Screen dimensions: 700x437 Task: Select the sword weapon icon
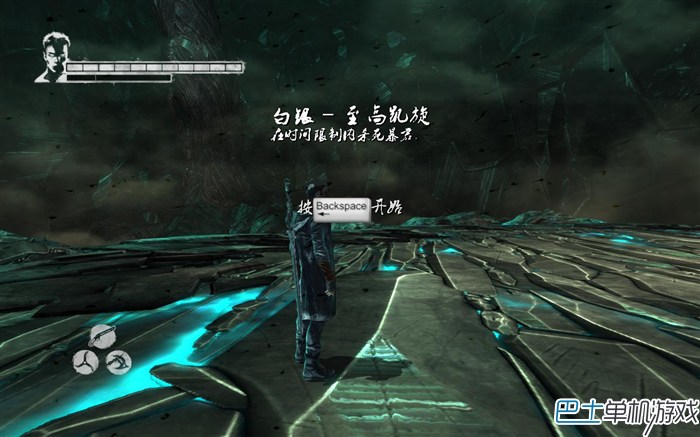pyautogui.click(x=102, y=337)
